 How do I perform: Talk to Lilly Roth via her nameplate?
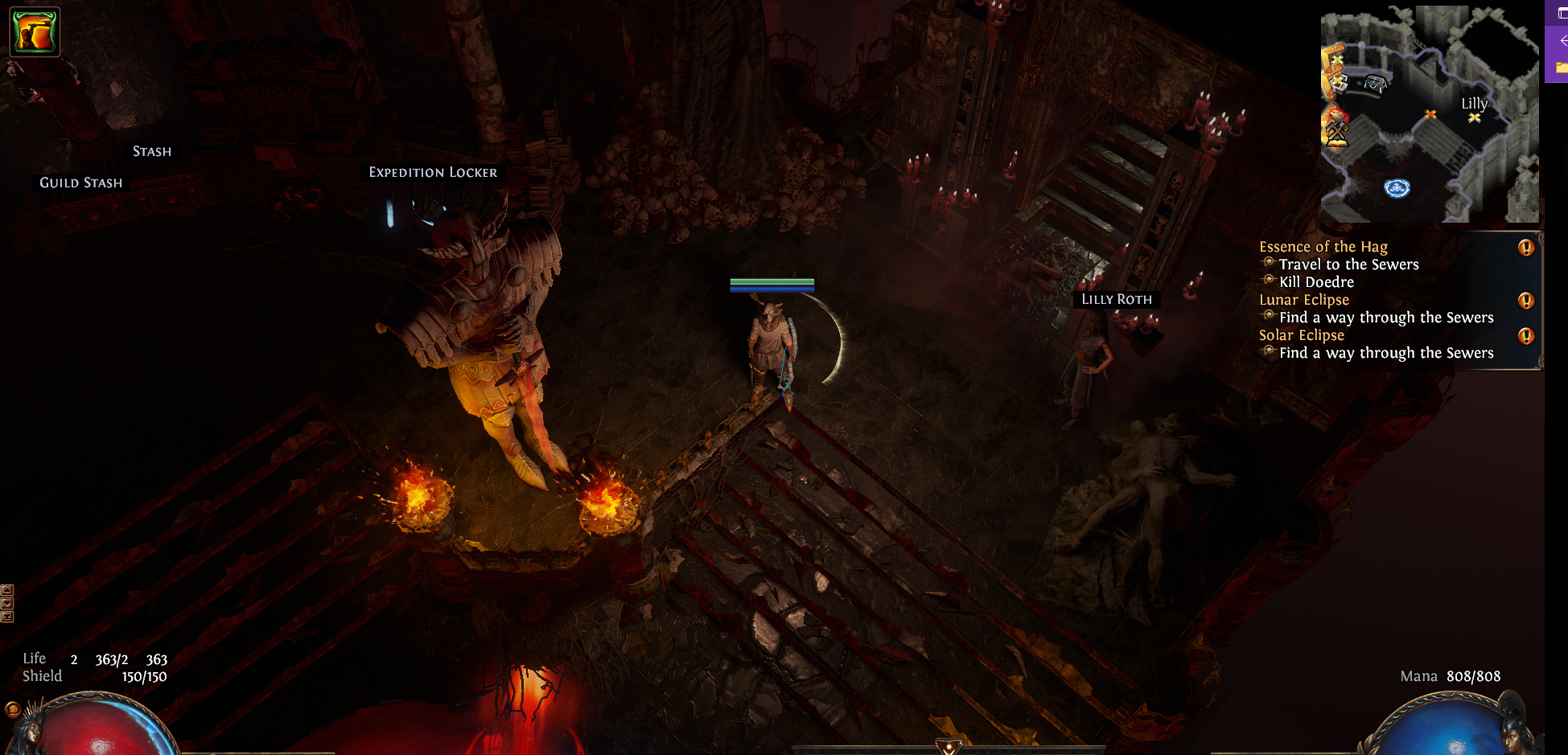pyautogui.click(x=1116, y=299)
